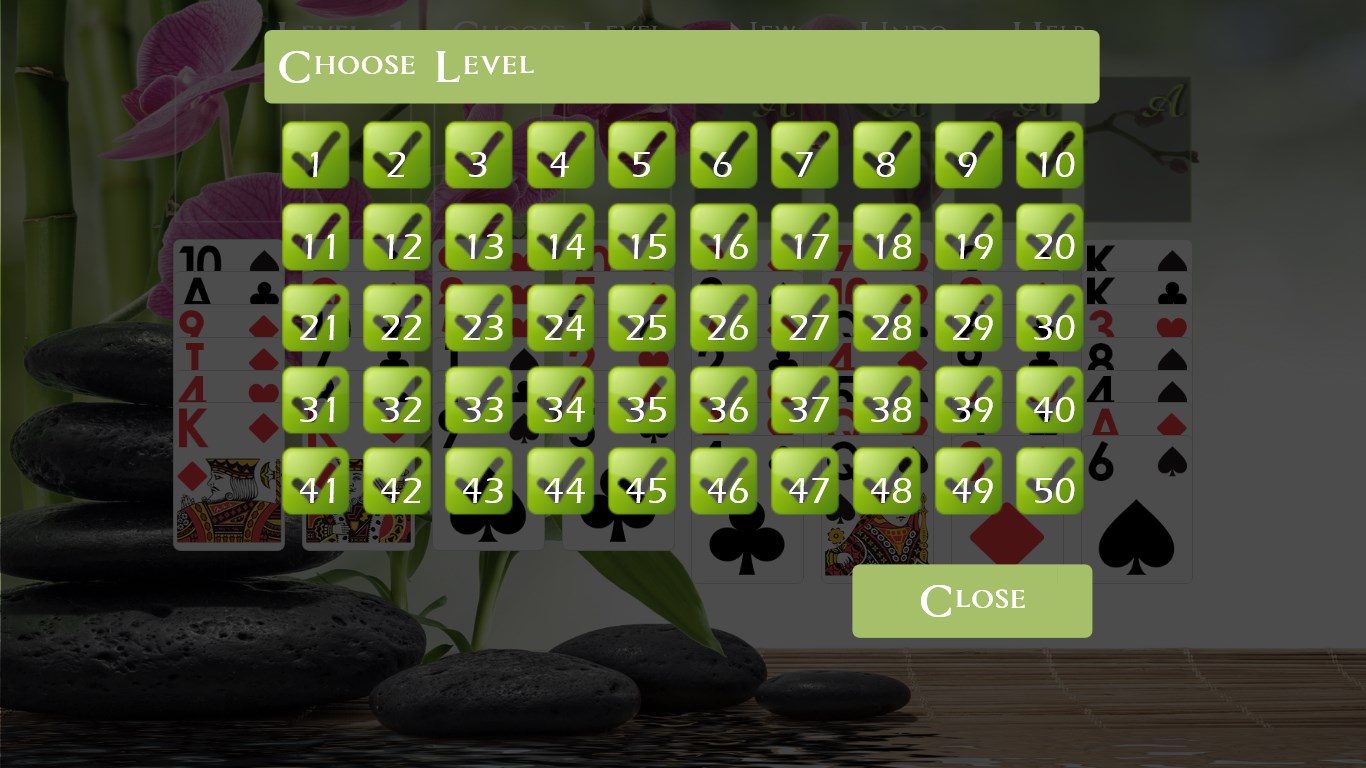Start level 22
1366x768 pixels.
point(397,319)
